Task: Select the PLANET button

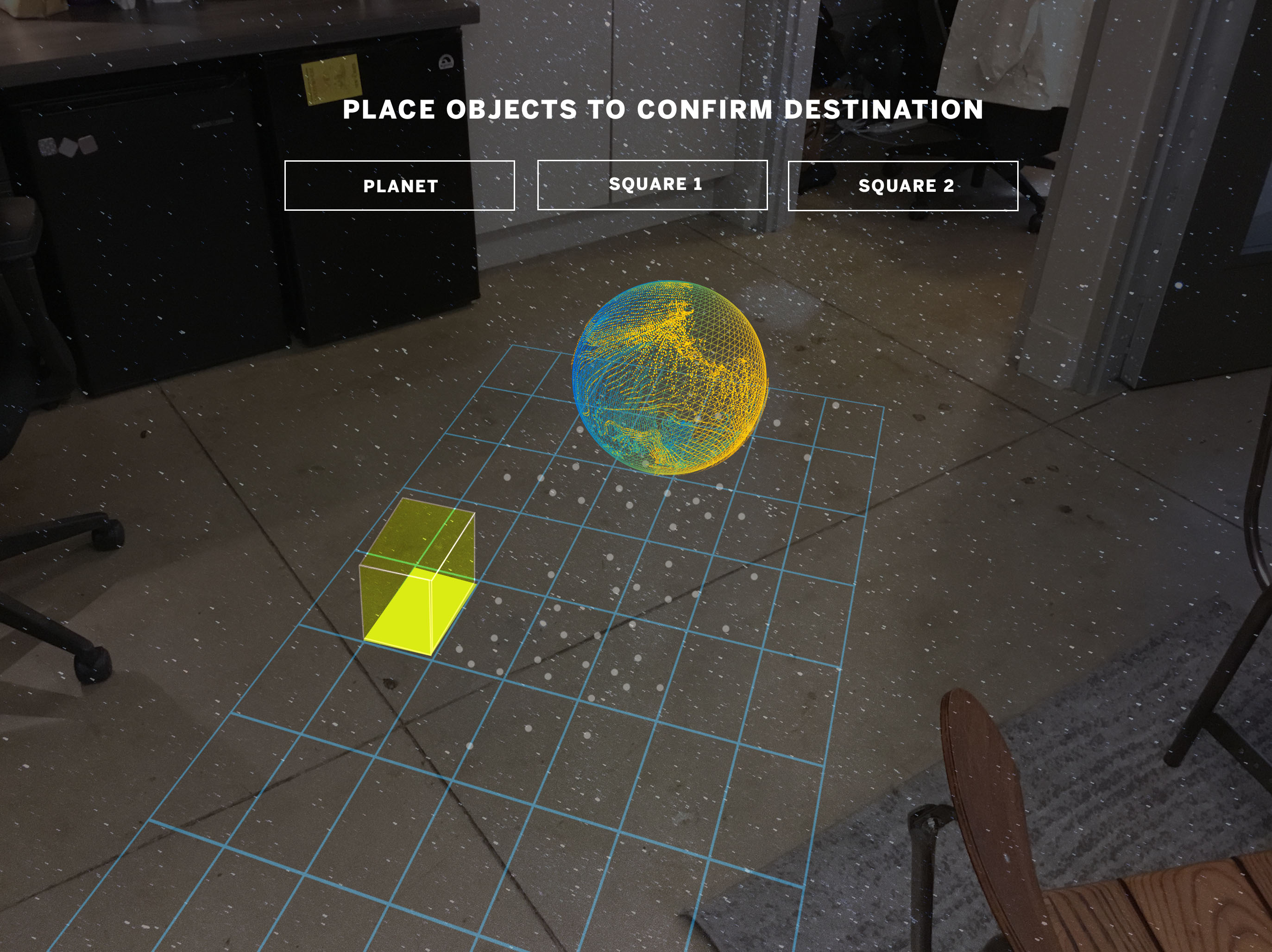Action: 400,186
